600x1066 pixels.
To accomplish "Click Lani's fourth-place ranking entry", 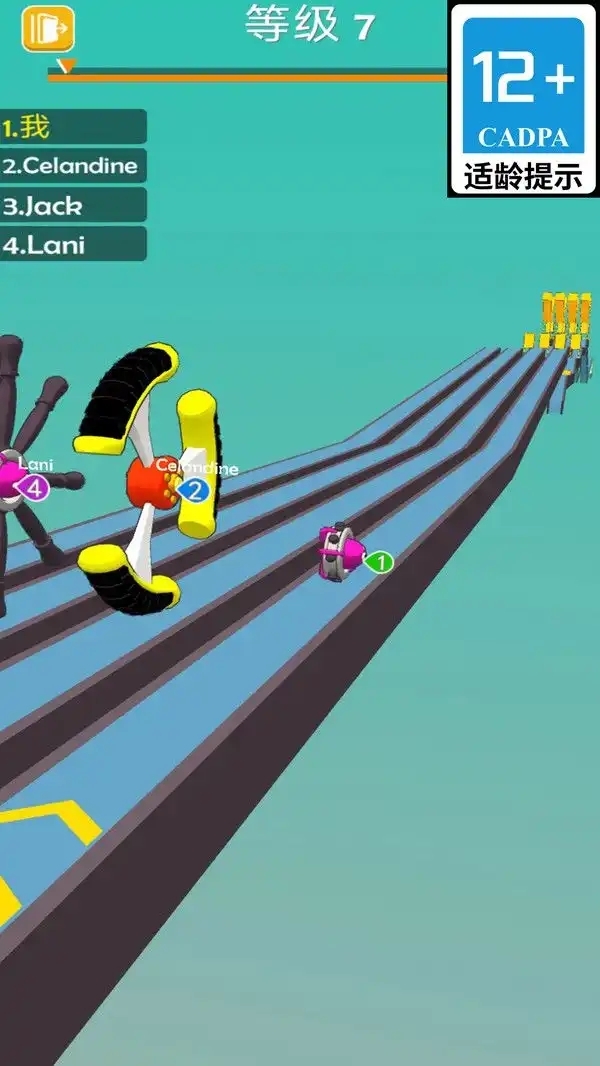I will point(73,245).
